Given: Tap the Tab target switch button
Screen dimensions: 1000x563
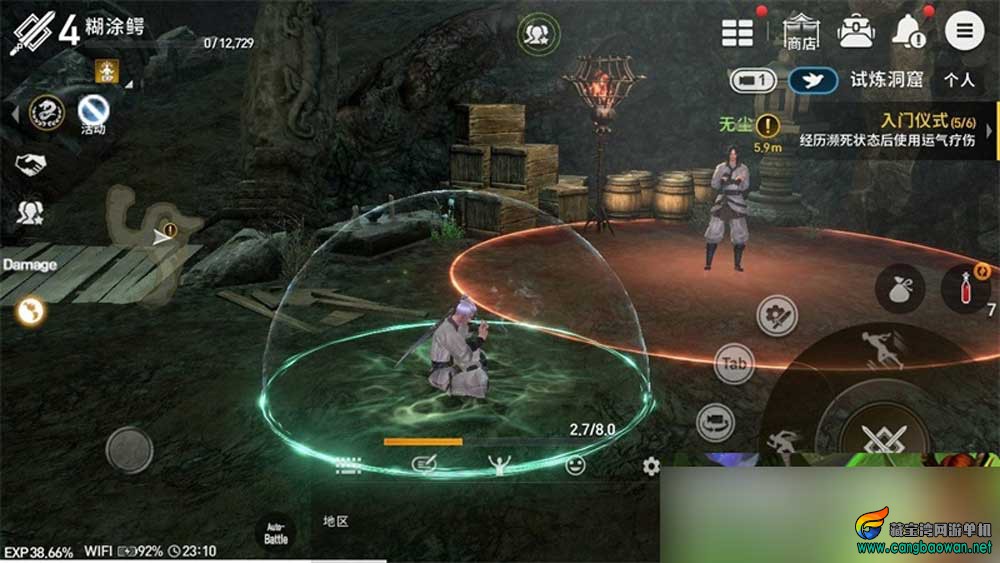Looking at the screenshot, I should pyautogui.click(x=734, y=364).
